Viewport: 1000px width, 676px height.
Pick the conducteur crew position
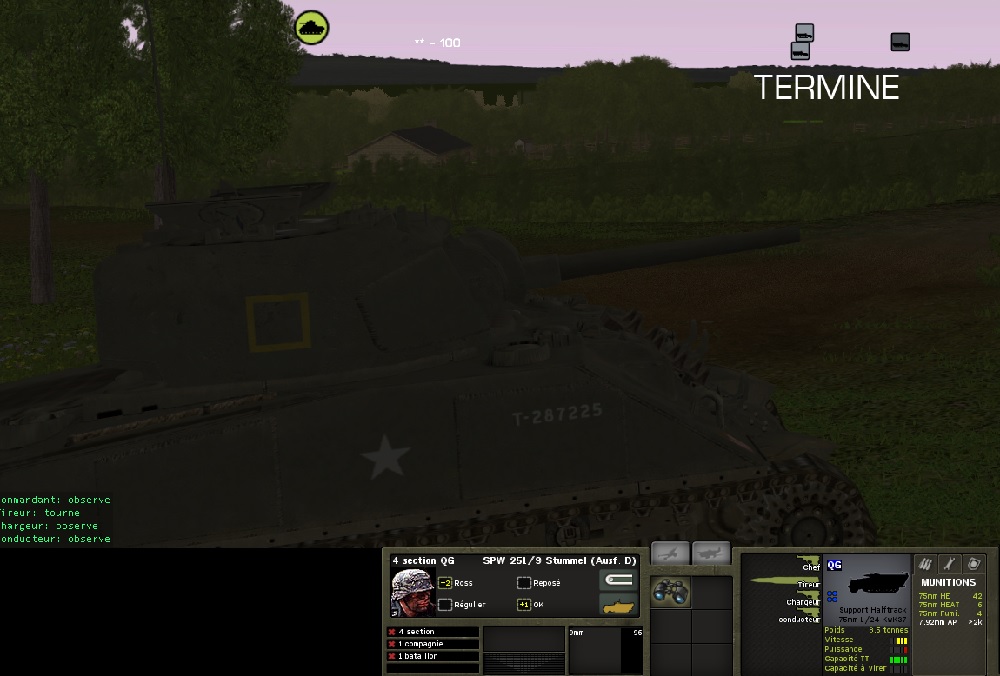click(800, 619)
